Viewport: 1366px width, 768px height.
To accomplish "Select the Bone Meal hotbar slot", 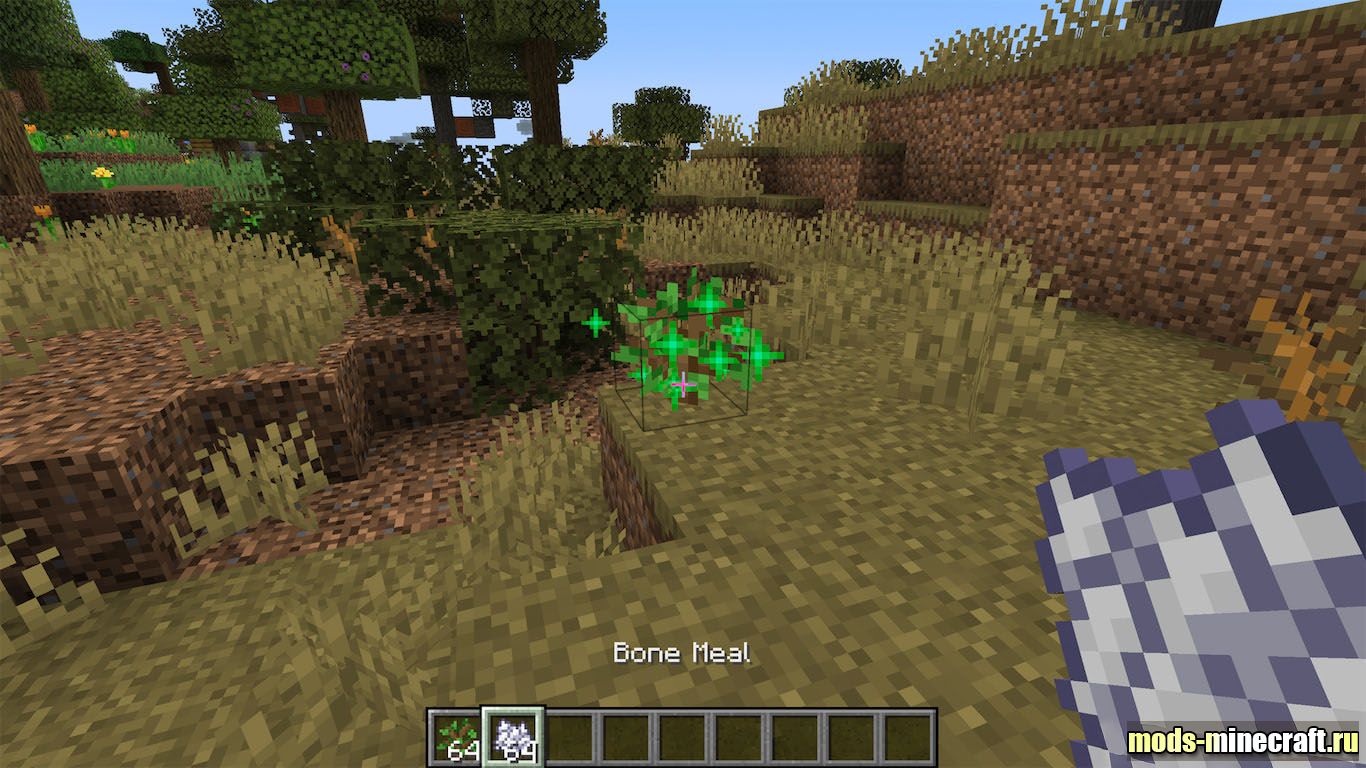I will [513, 738].
